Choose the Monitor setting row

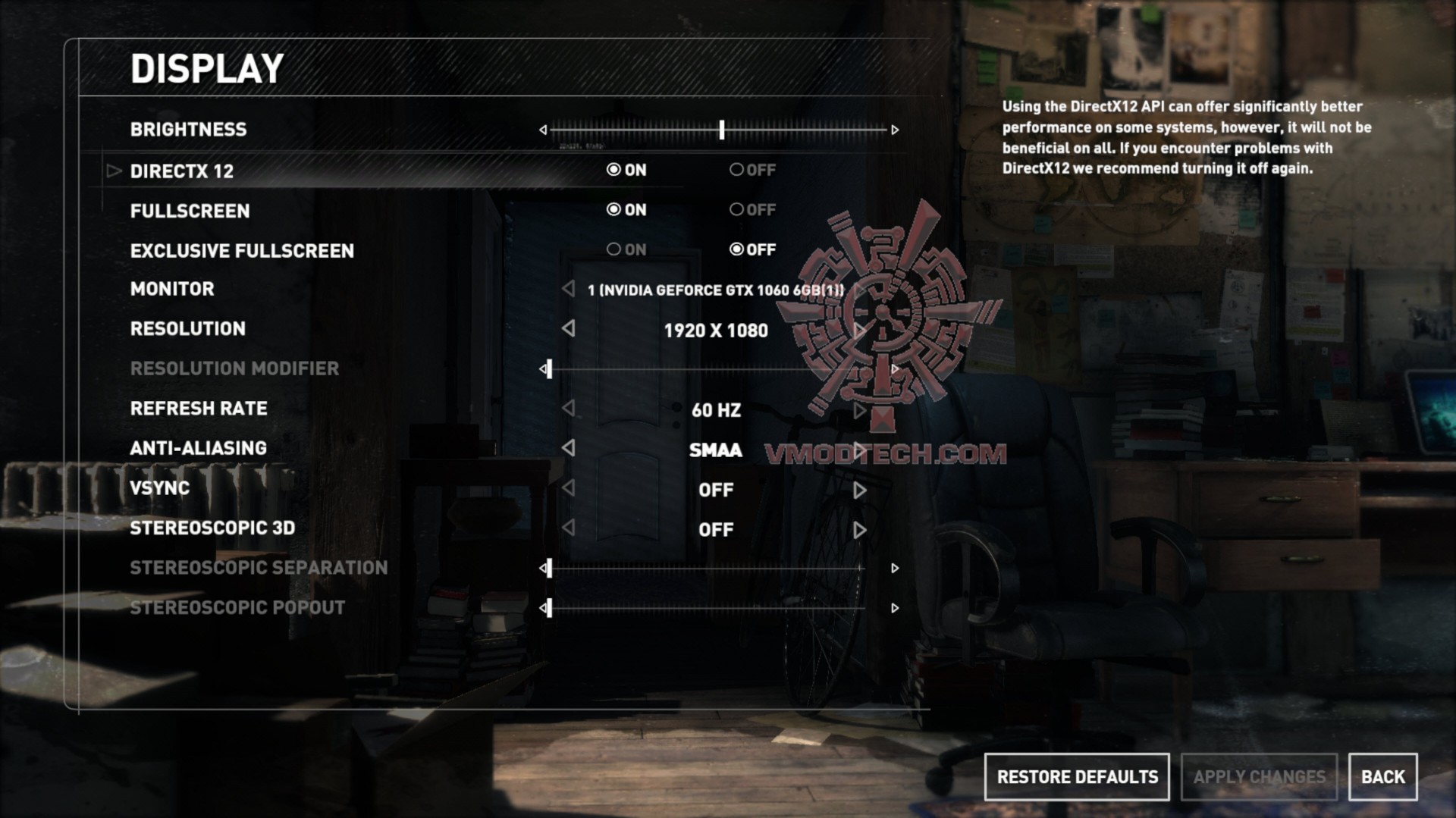[172, 289]
